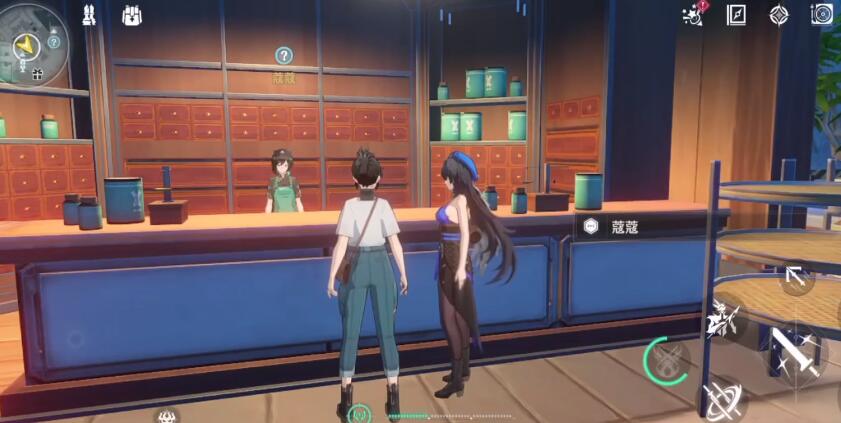Open the music disc player icon
The width and height of the screenshot is (841, 423).
pos(822,15)
